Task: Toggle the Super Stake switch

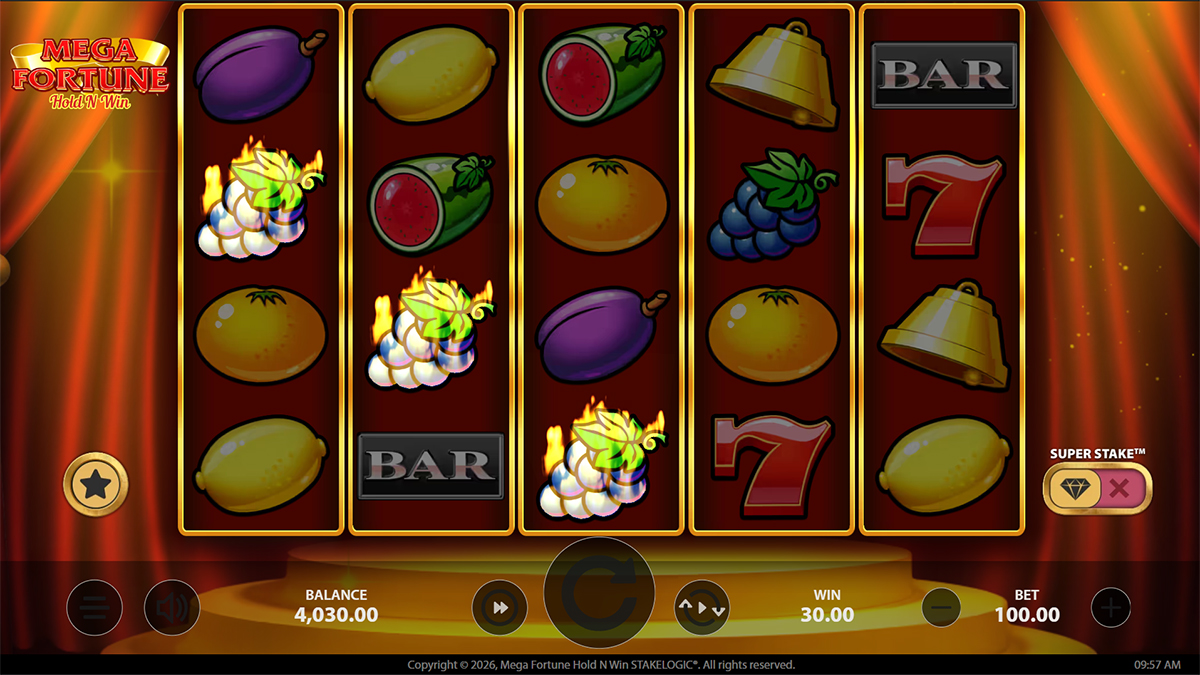Action: coord(1097,488)
